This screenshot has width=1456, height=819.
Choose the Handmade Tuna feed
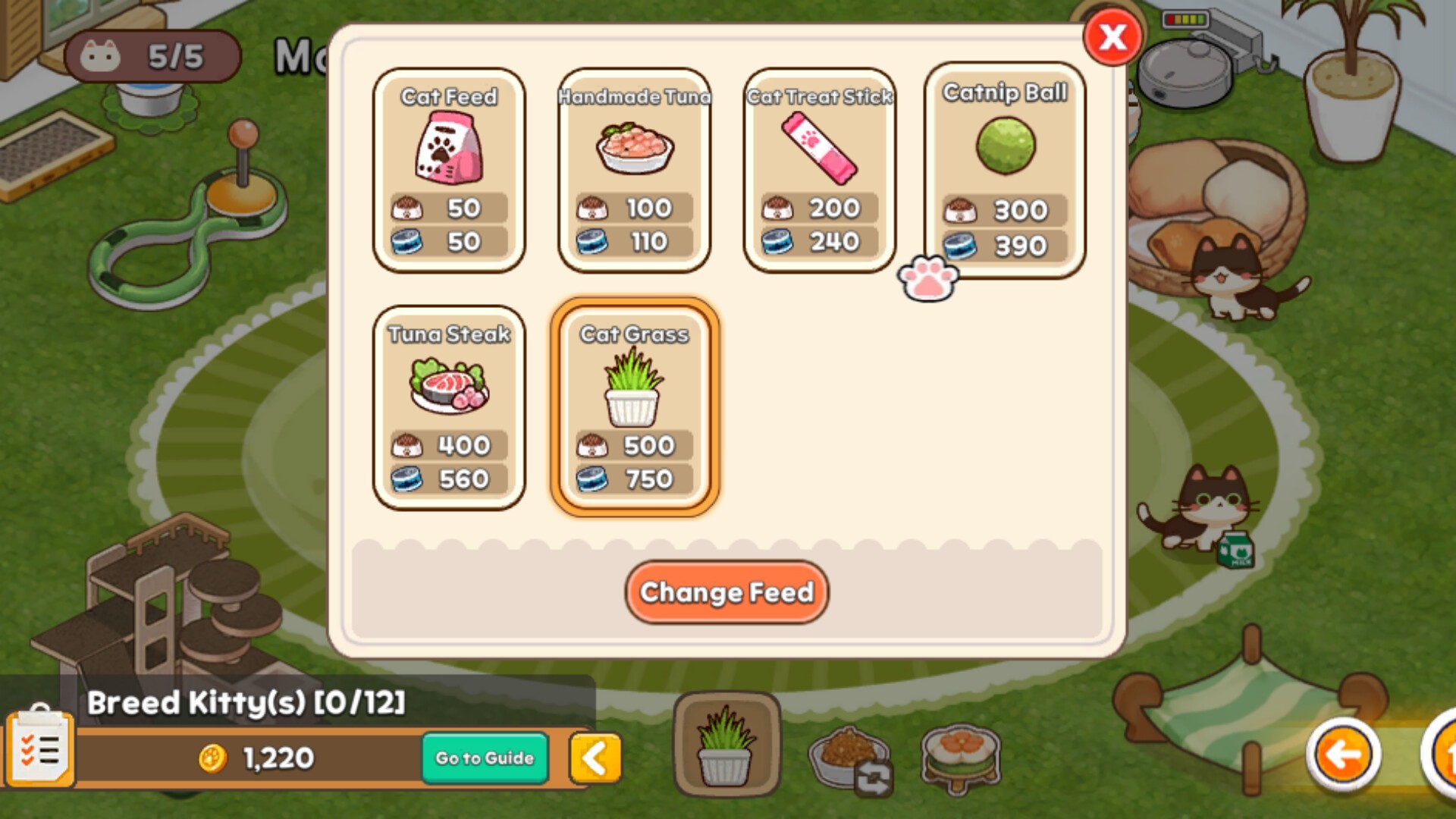coord(634,171)
